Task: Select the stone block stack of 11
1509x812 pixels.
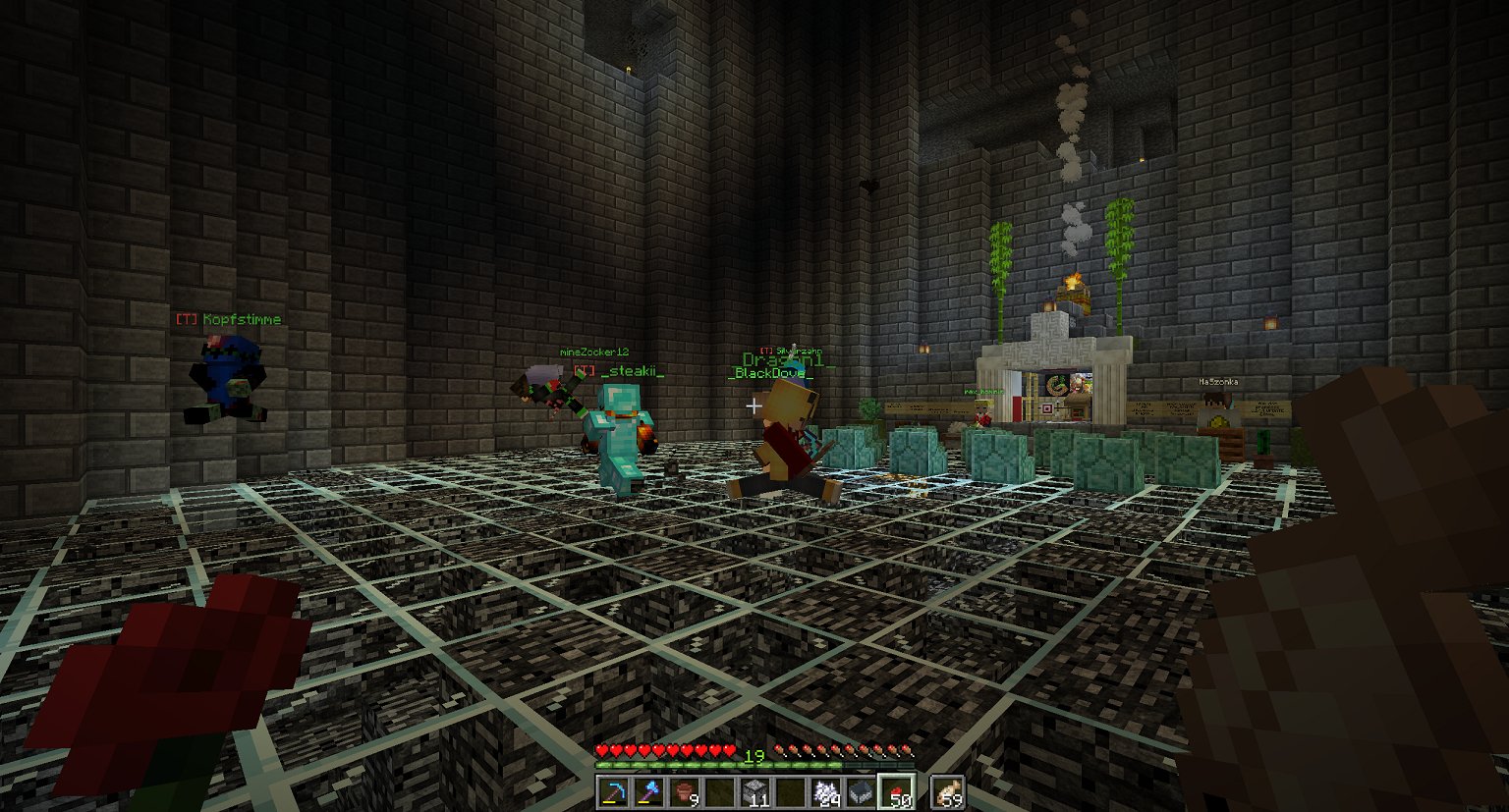Action: tap(754, 791)
